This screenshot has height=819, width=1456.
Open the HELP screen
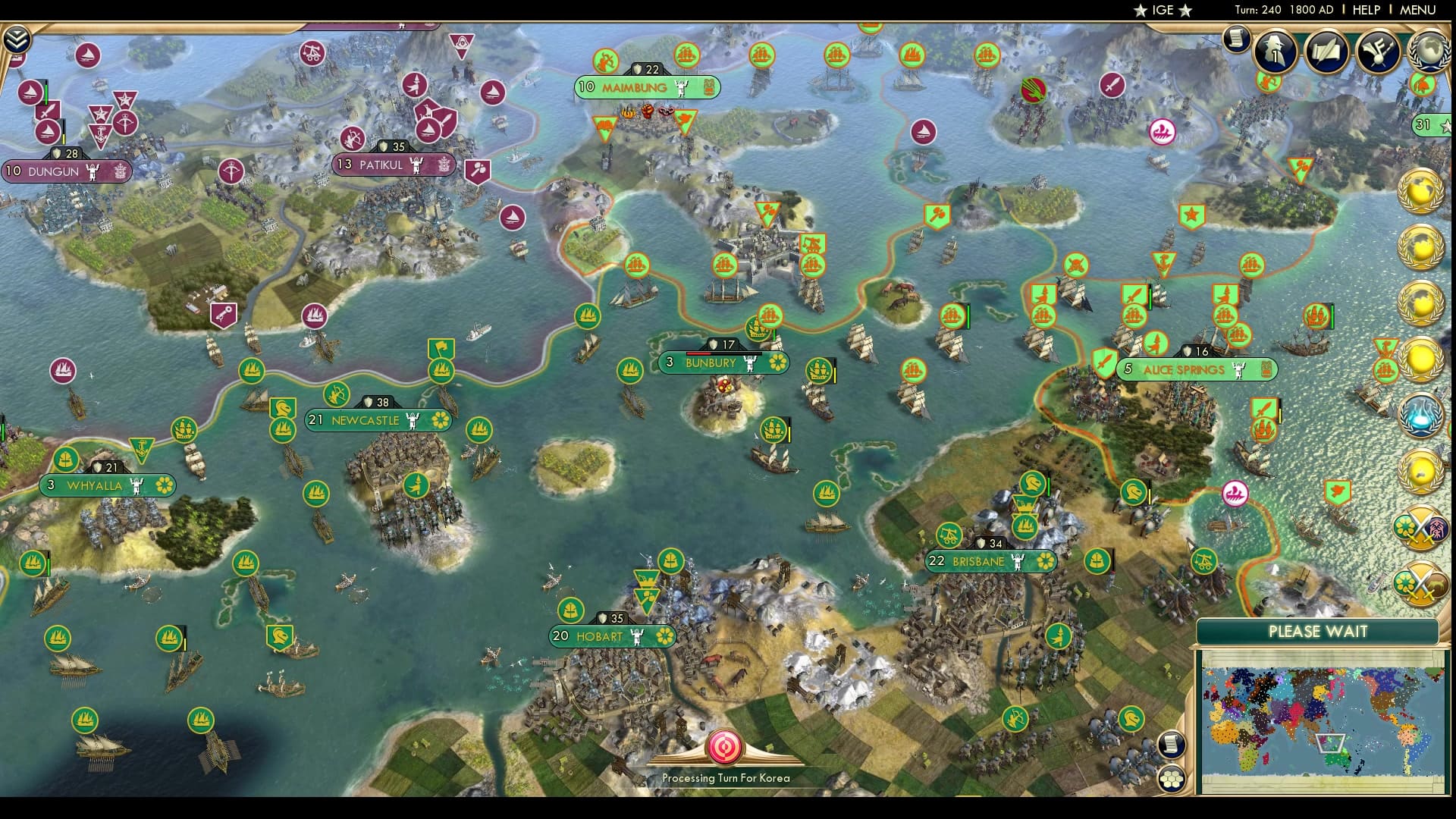point(1365,10)
